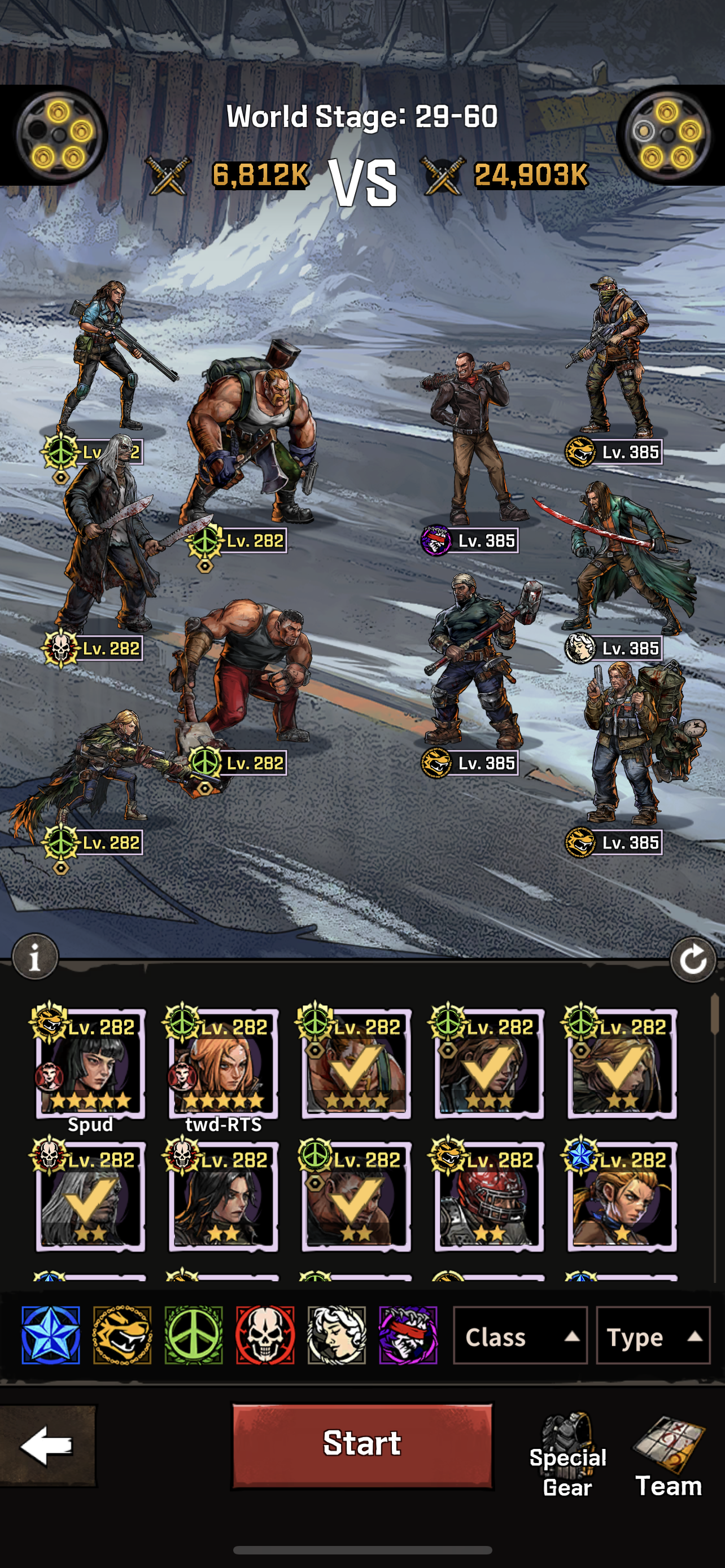725x1568 pixels.
Task: Open the Type filter dropdown
Action: pyautogui.click(x=653, y=1336)
